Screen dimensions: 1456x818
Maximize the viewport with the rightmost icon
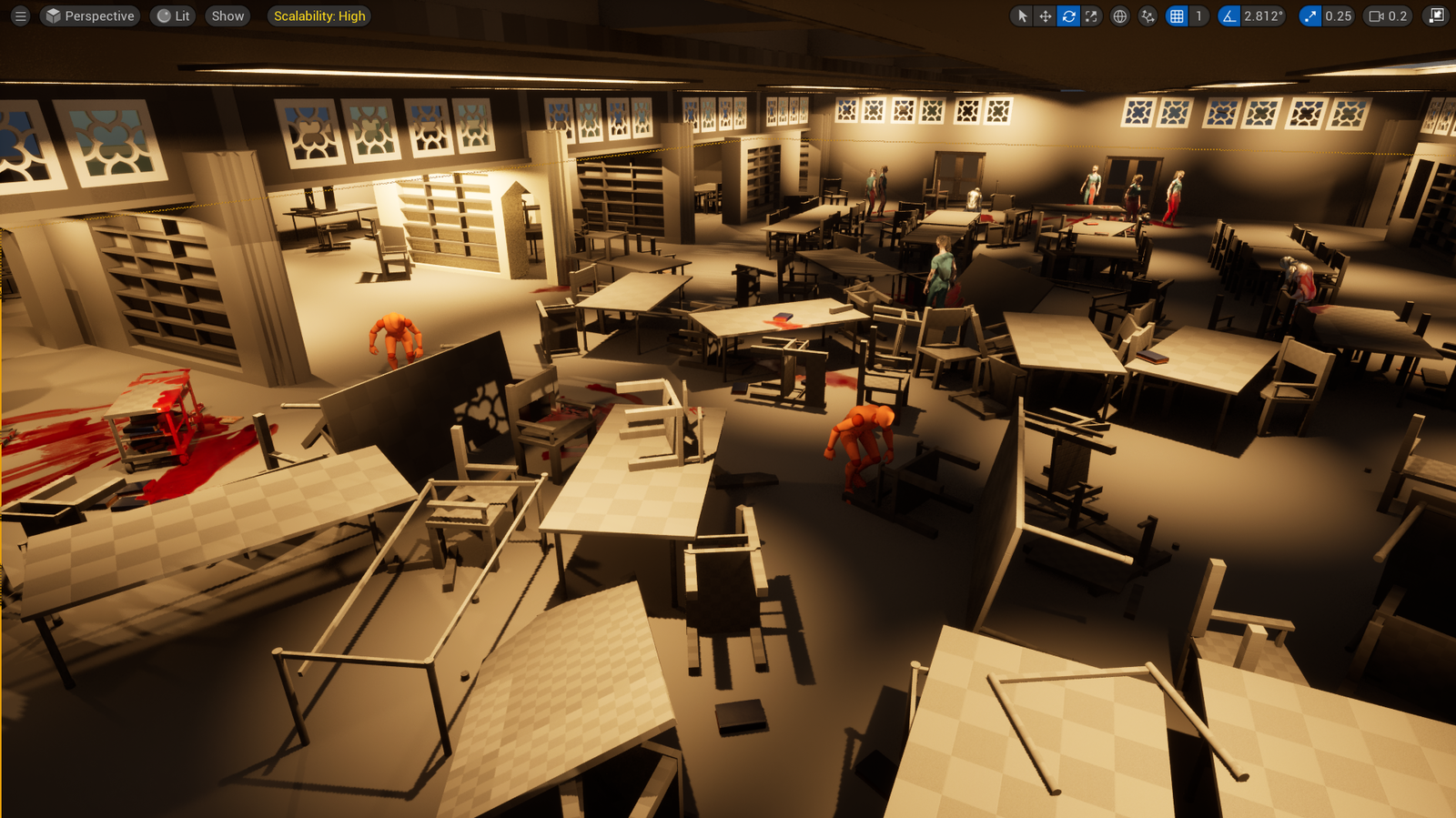1435,15
